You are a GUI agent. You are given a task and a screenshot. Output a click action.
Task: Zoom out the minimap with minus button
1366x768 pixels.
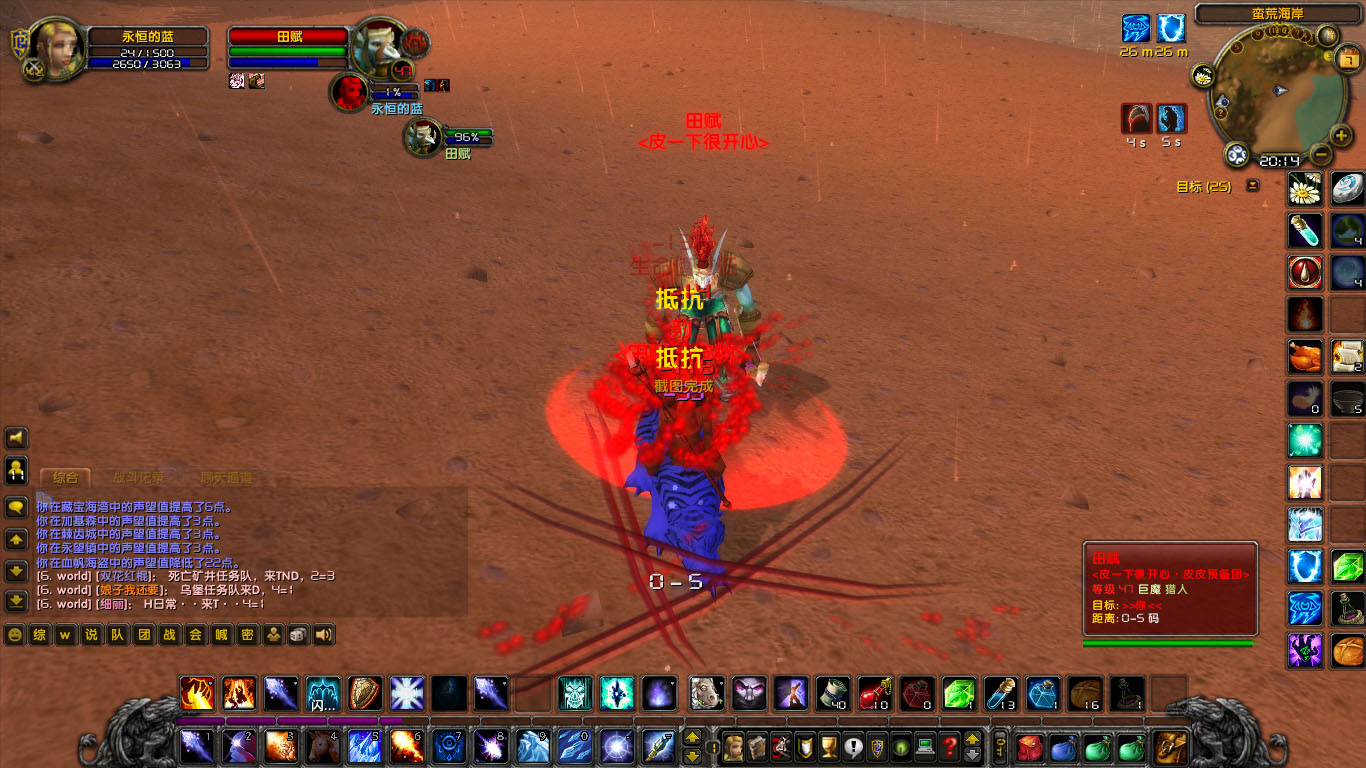(x=1320, y=155)
